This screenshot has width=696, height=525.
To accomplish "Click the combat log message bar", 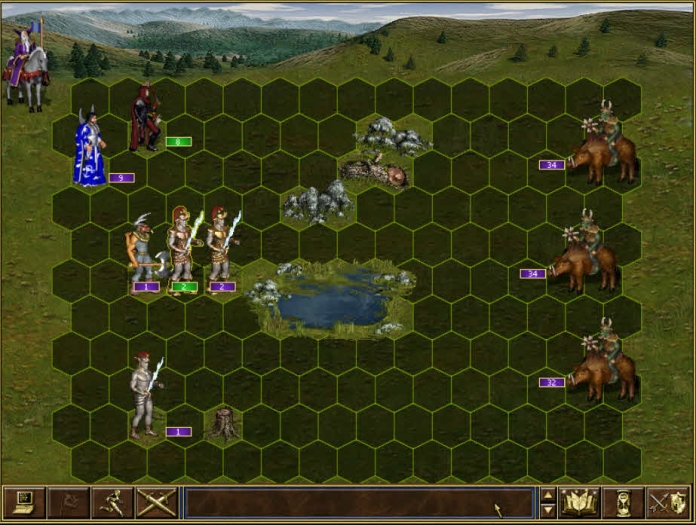I will 358,502.
